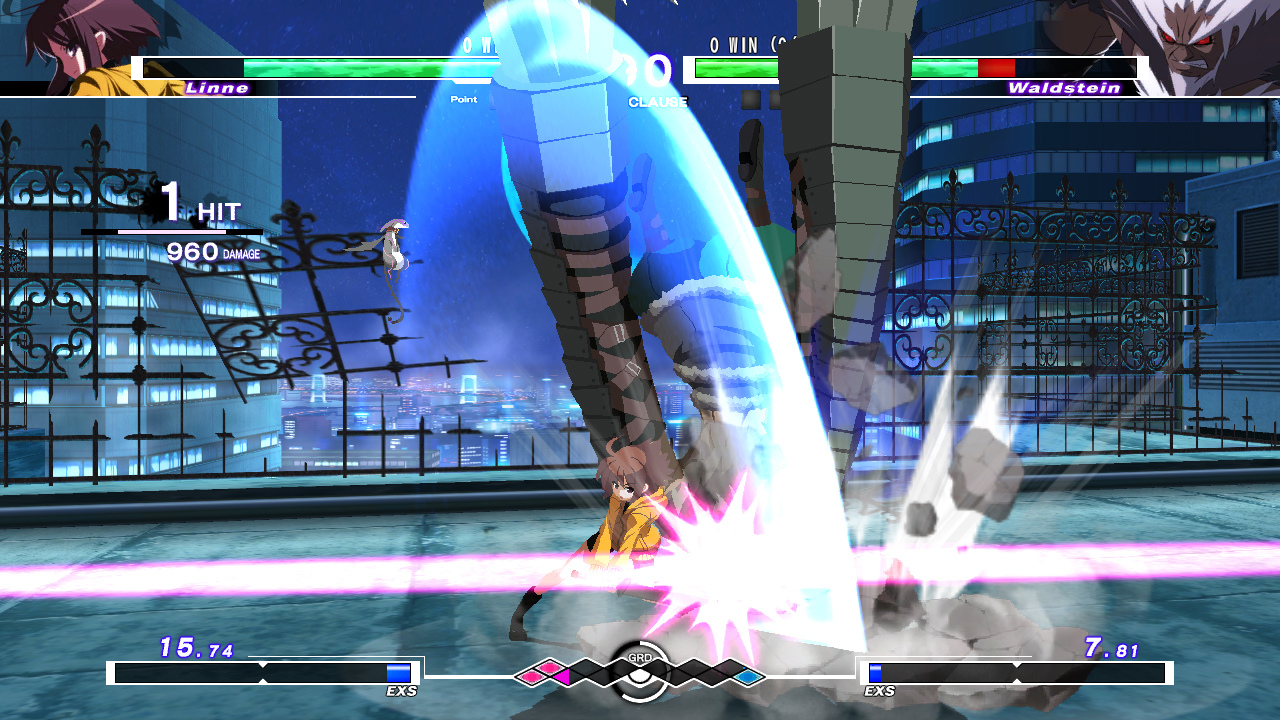Click a pink GRD diamond block

(x=532, y=676)
